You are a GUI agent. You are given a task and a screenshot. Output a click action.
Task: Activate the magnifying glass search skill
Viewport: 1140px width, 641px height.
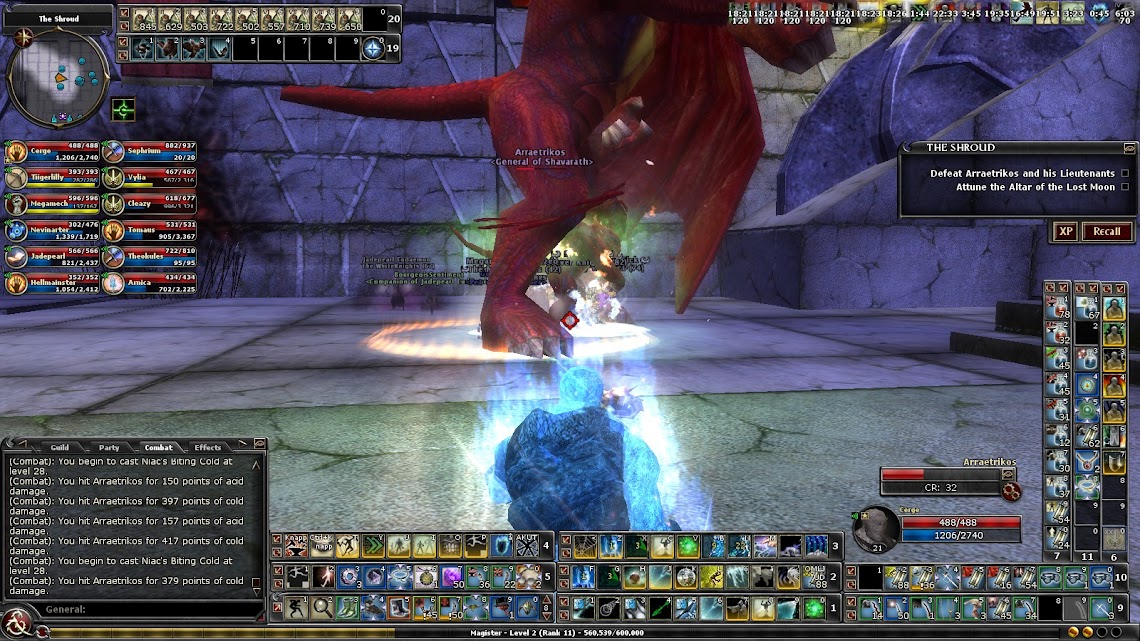coord(321,606)
